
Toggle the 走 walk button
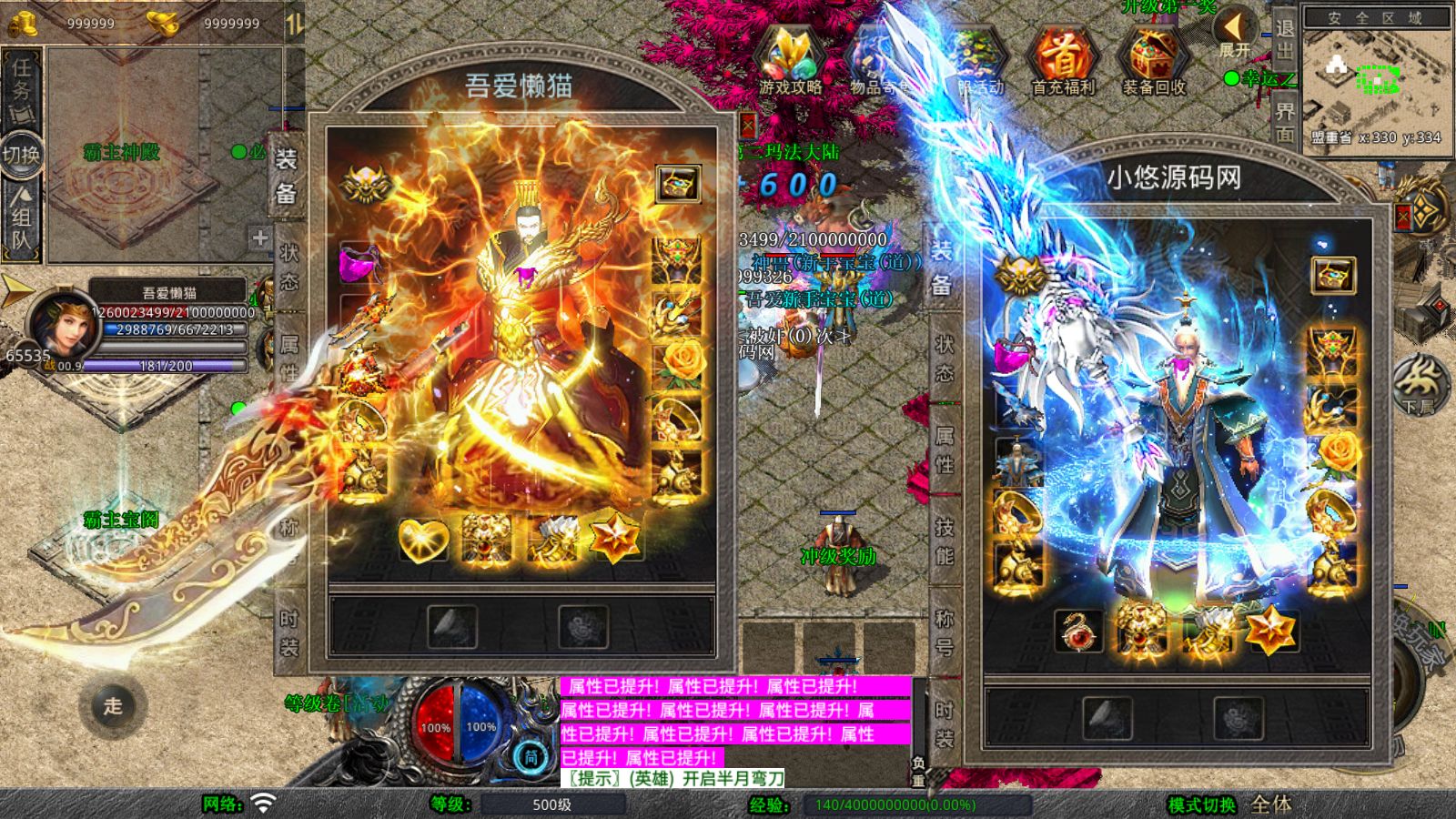[113, 705]
